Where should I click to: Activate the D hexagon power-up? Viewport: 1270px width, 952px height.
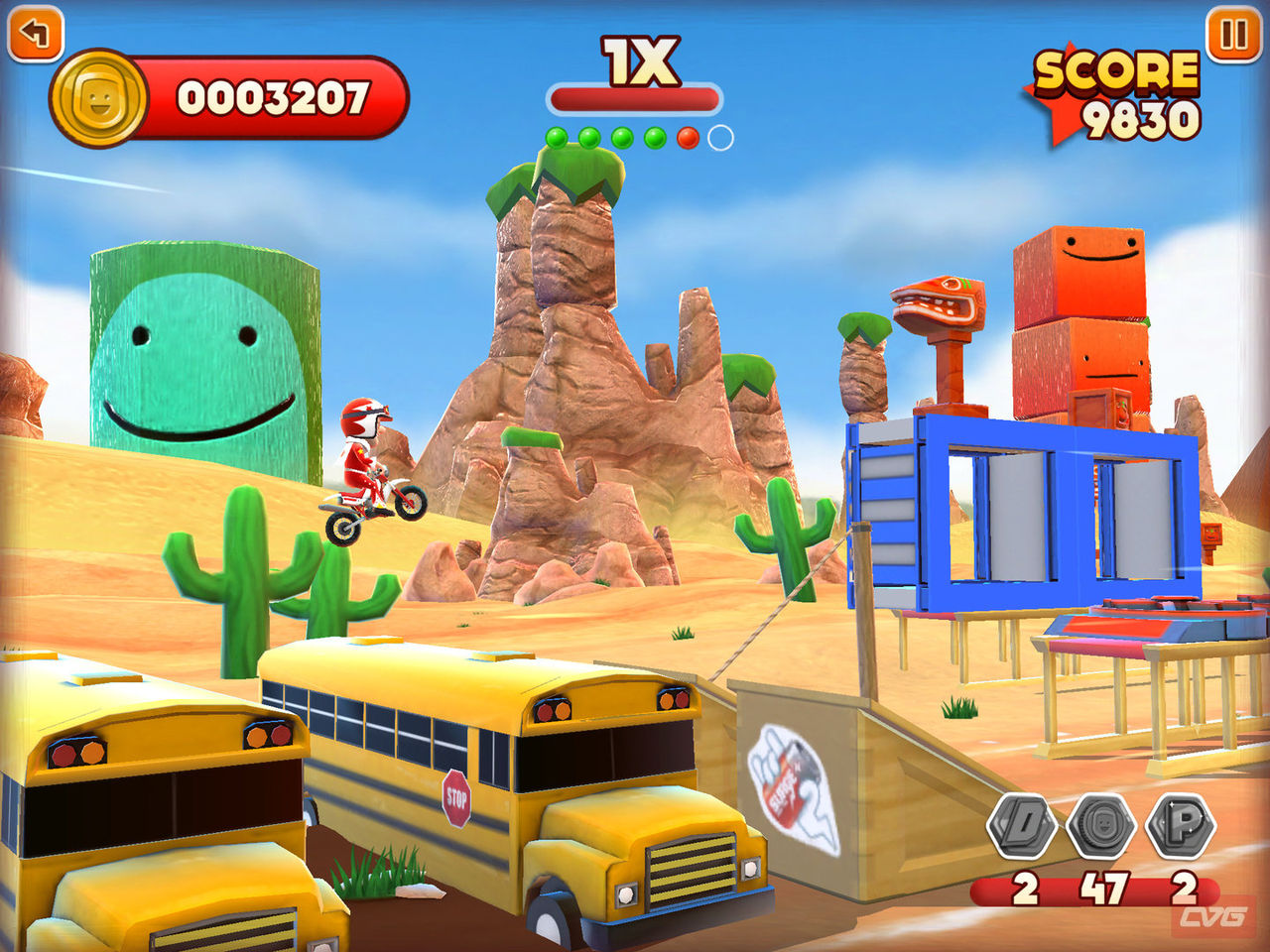pos(1022,825)
